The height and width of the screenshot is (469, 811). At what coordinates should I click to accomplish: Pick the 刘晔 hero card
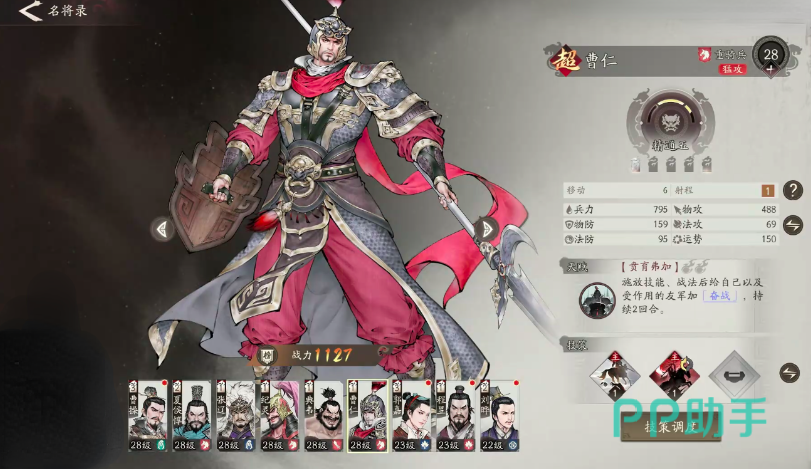point(499,416)
